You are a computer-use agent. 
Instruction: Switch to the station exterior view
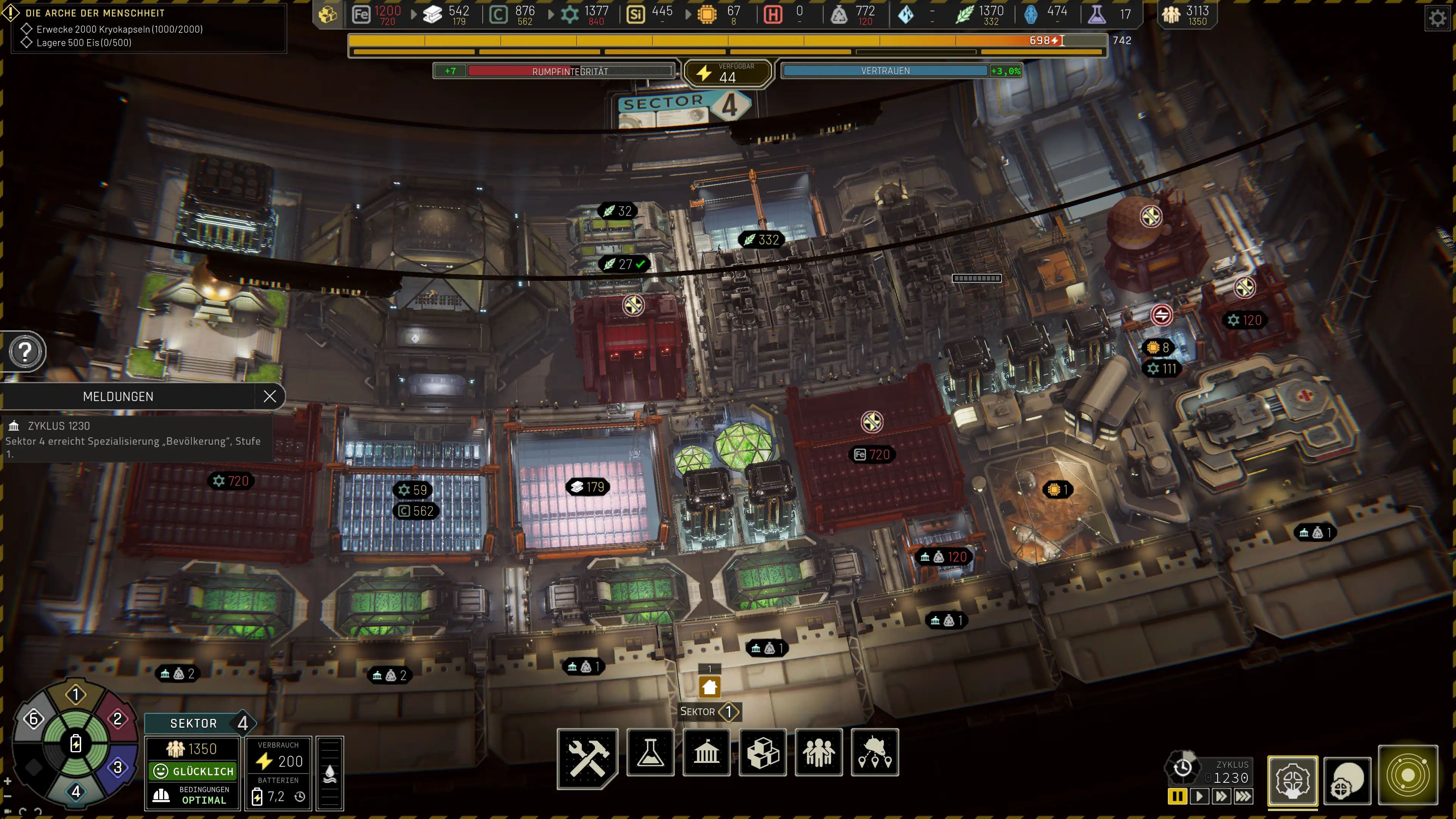1348,782
